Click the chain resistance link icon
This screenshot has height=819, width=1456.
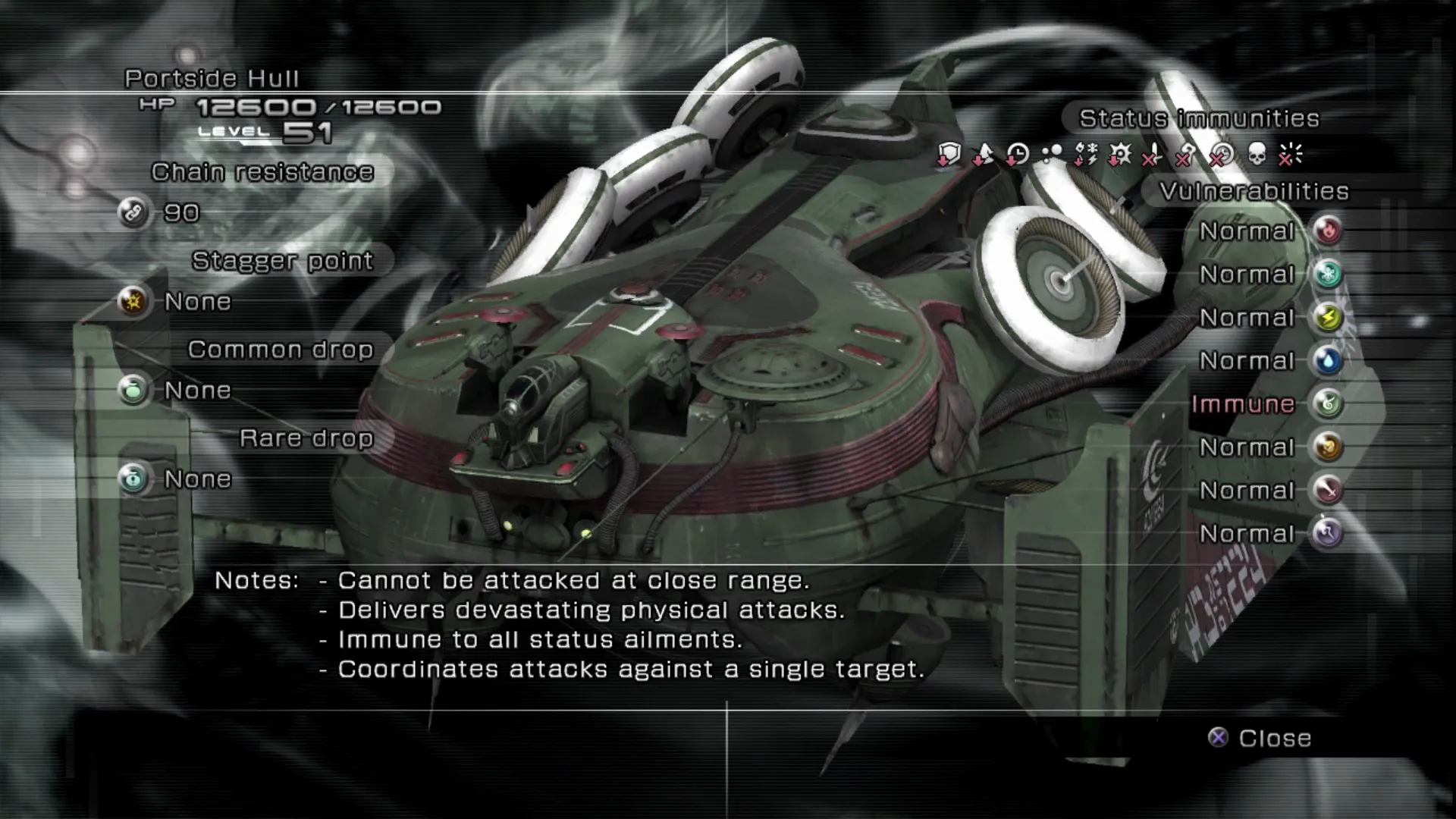pyautogui.click(x=133, y=212)
